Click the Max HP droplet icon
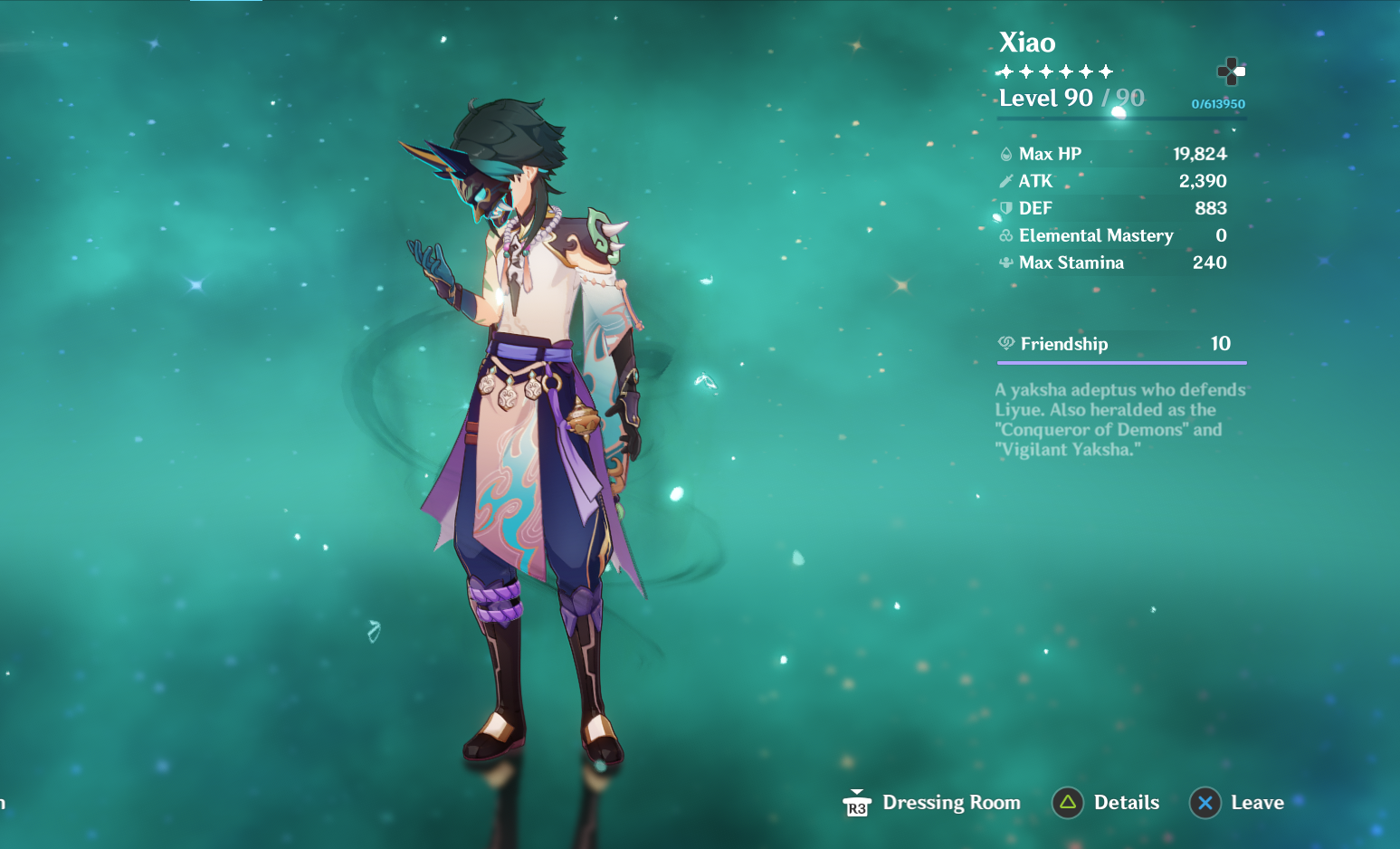This screenshot has width=1400, height=849. [1006, 153]
